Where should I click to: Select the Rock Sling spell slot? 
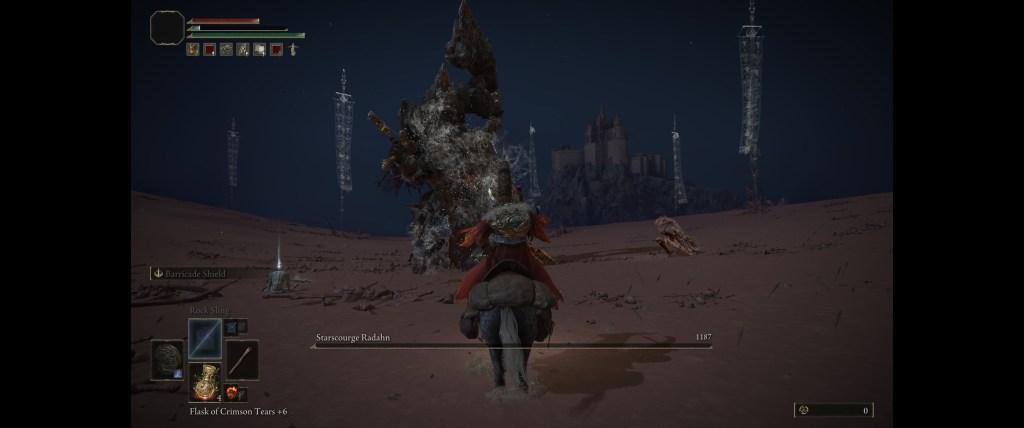(x=205, y=338)
